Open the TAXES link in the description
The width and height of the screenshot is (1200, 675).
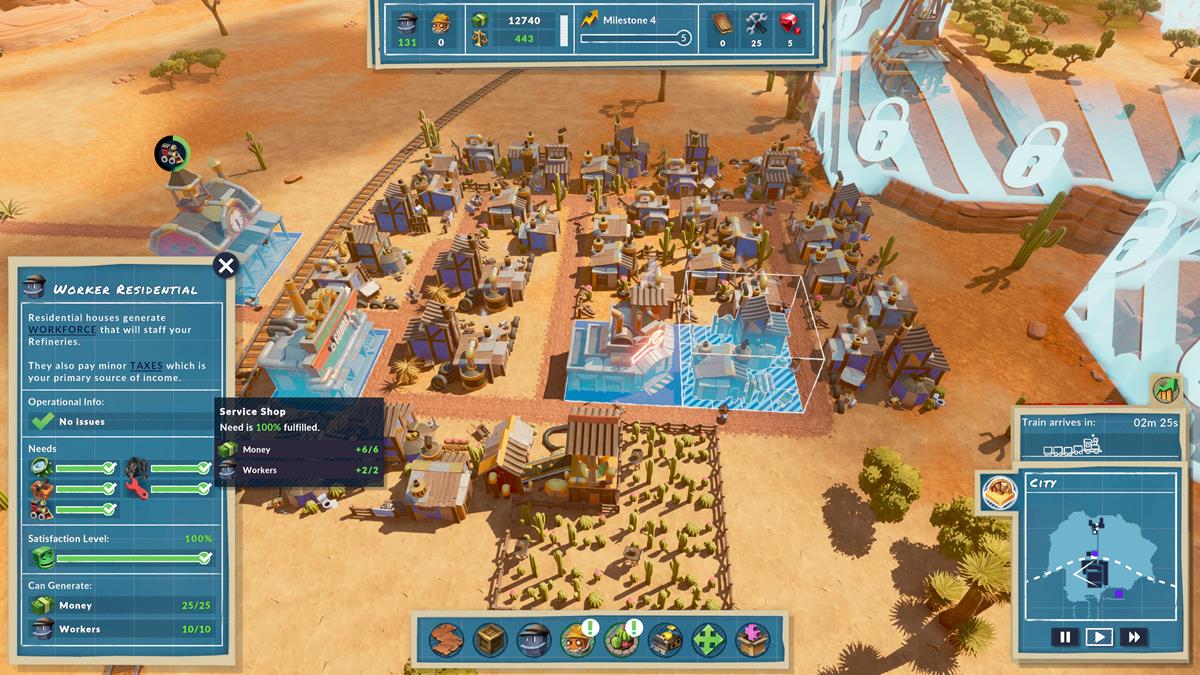(146, 366)
